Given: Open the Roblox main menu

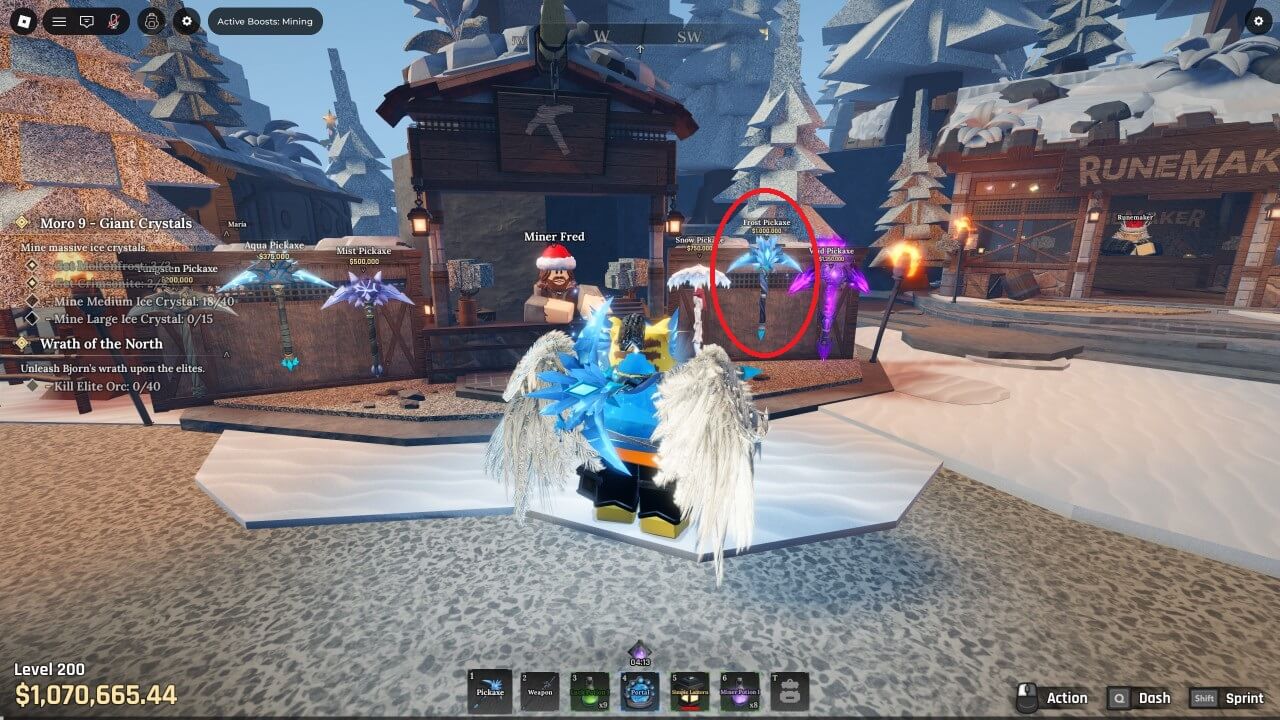Looking at the screenshot, I should click(26, 21).
